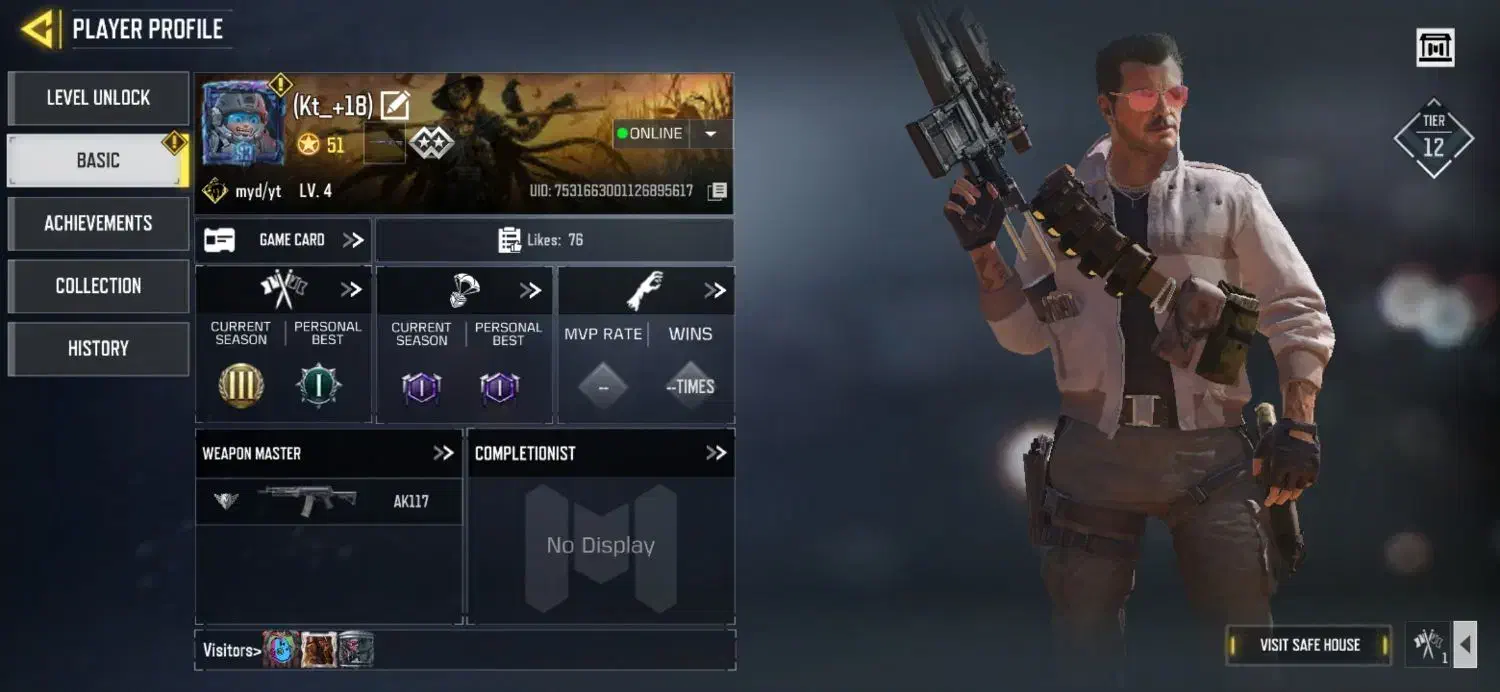Open the store icon in top right
The width and height of the screenshot is (1500, 692).
(1435, 47)
